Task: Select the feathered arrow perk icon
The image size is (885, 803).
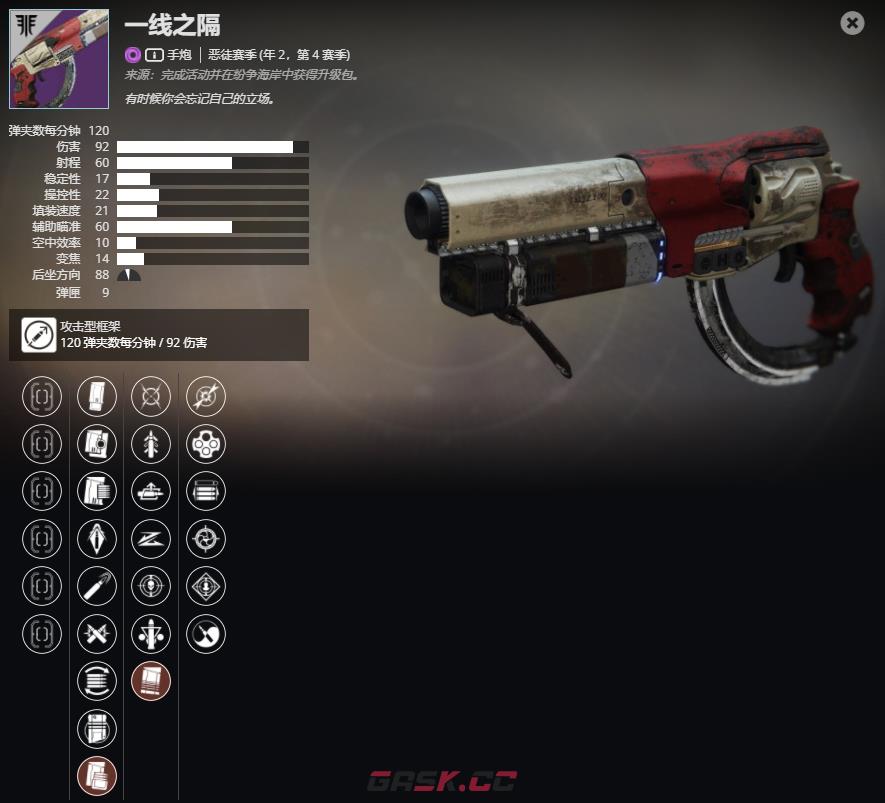Action: point(151,443)
